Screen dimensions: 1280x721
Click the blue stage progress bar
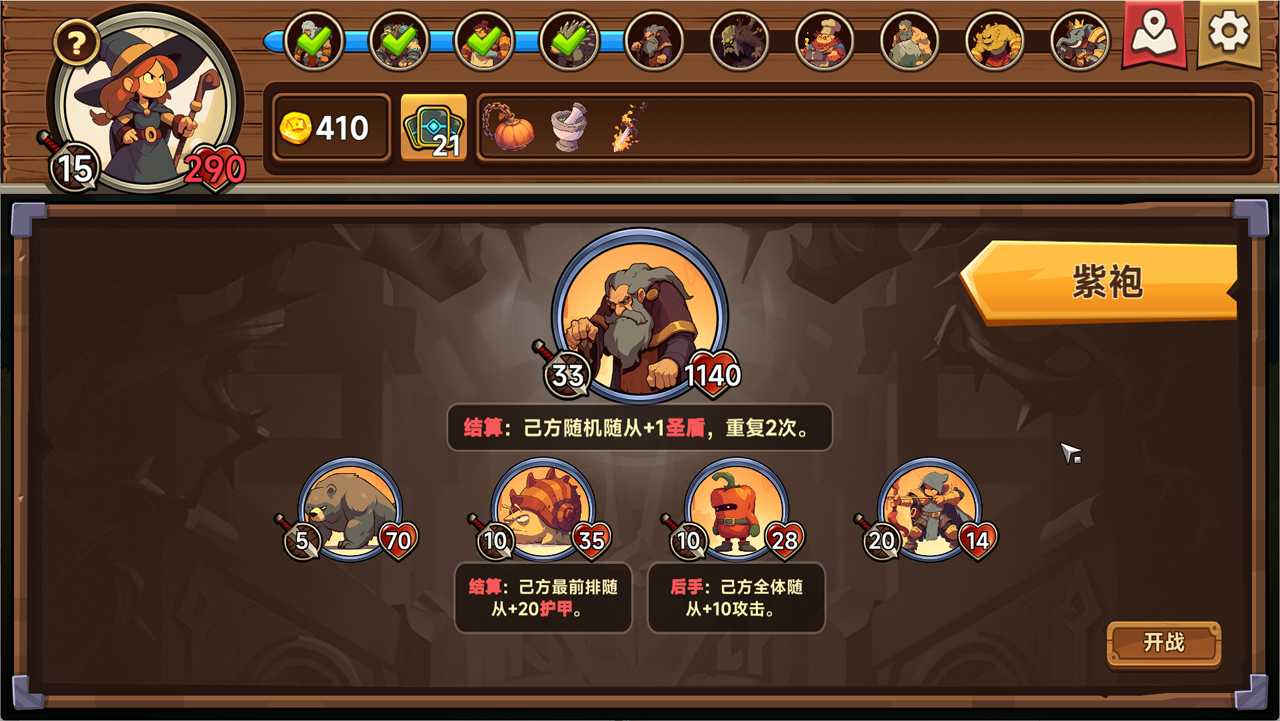coord(440,41)
